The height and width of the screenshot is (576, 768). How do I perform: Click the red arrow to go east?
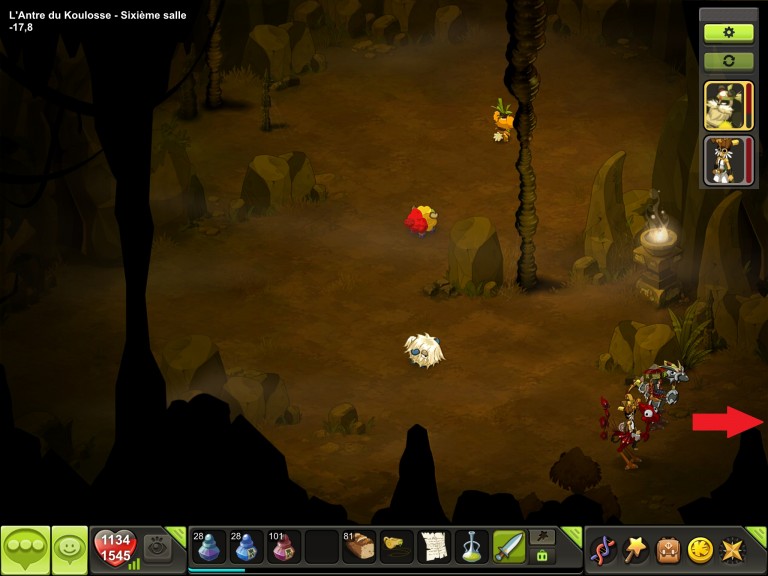pyautogui.click(x=728, y=421)
